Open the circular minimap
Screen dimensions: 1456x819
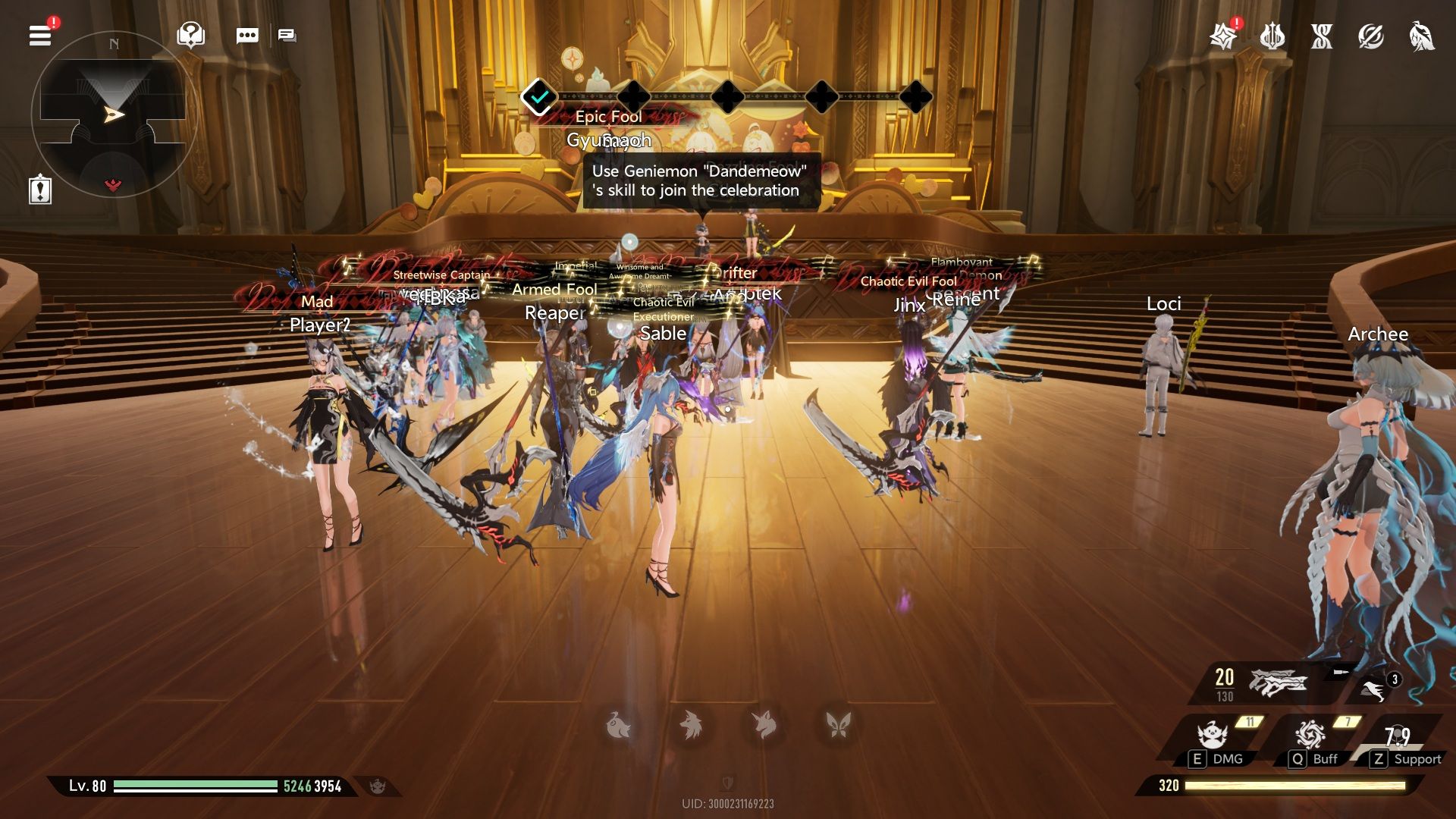pyautogui.click(x=114, y=114)
